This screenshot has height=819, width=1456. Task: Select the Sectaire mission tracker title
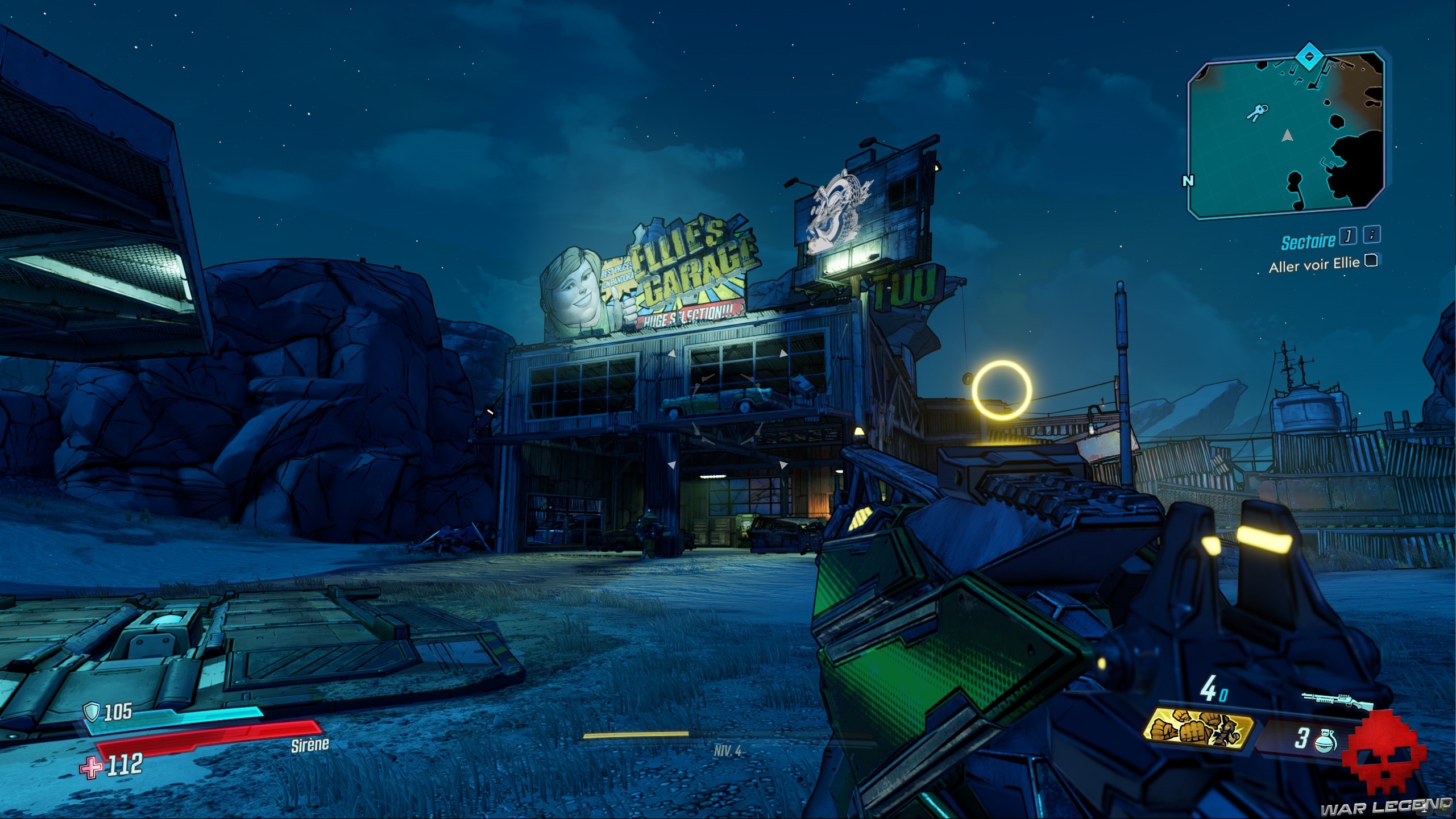1308,242
